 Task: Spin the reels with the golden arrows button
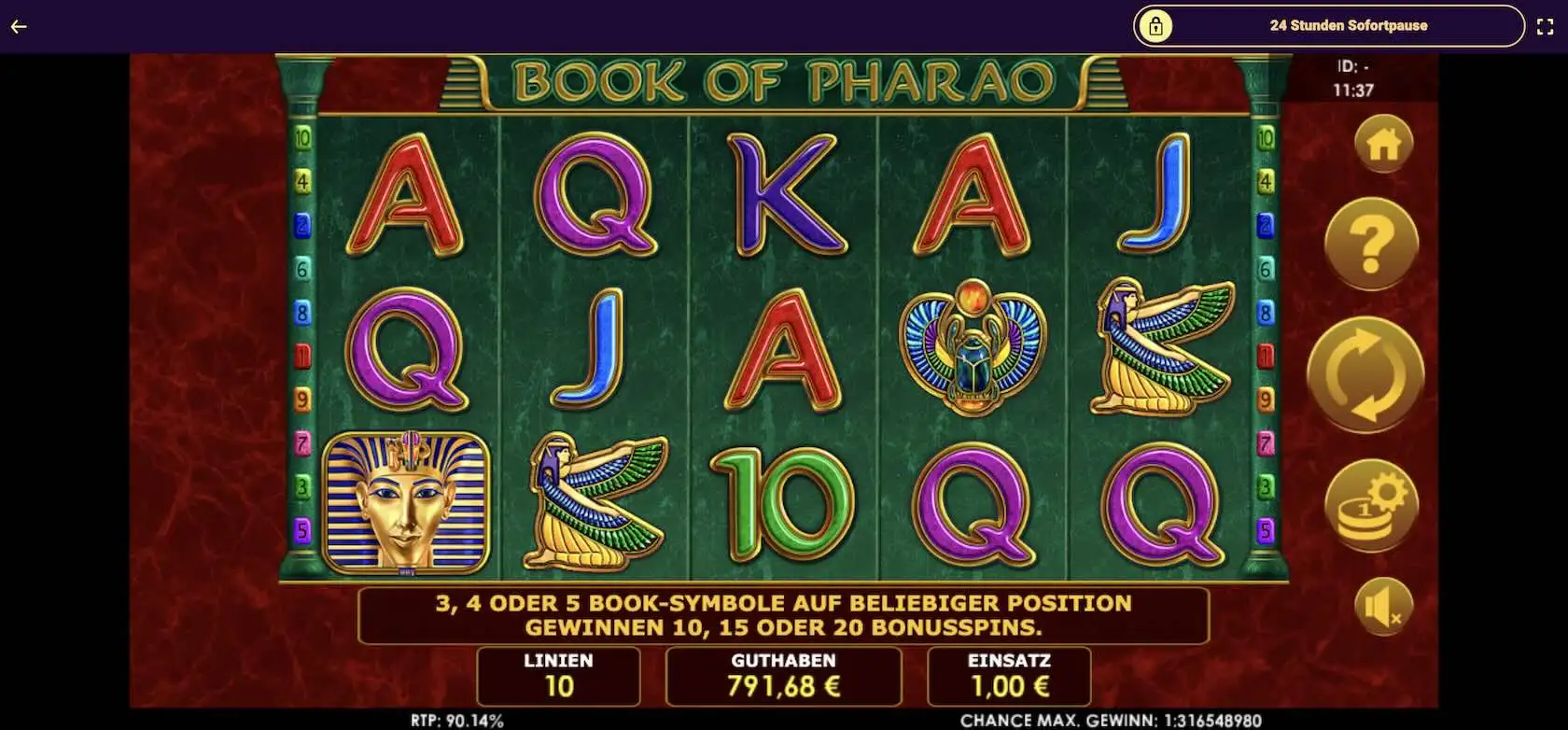[1365, 374]
